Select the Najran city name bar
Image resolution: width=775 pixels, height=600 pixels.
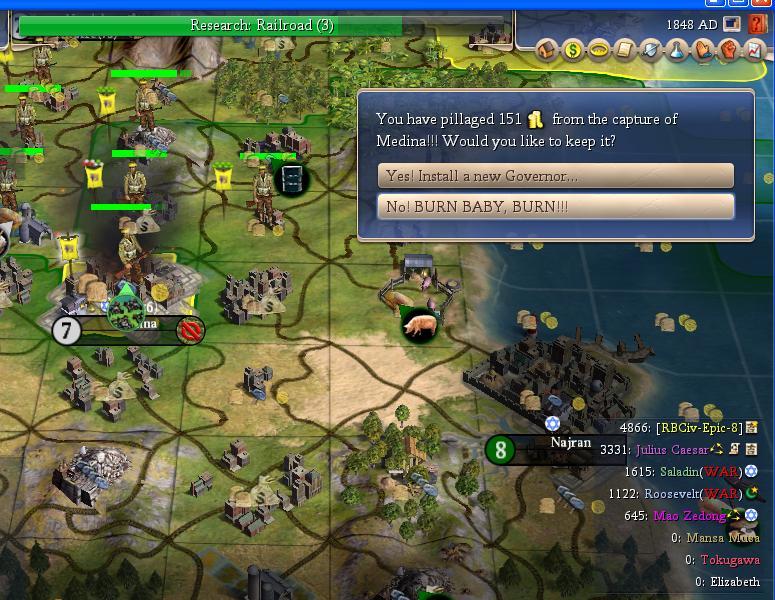point(571,444)
